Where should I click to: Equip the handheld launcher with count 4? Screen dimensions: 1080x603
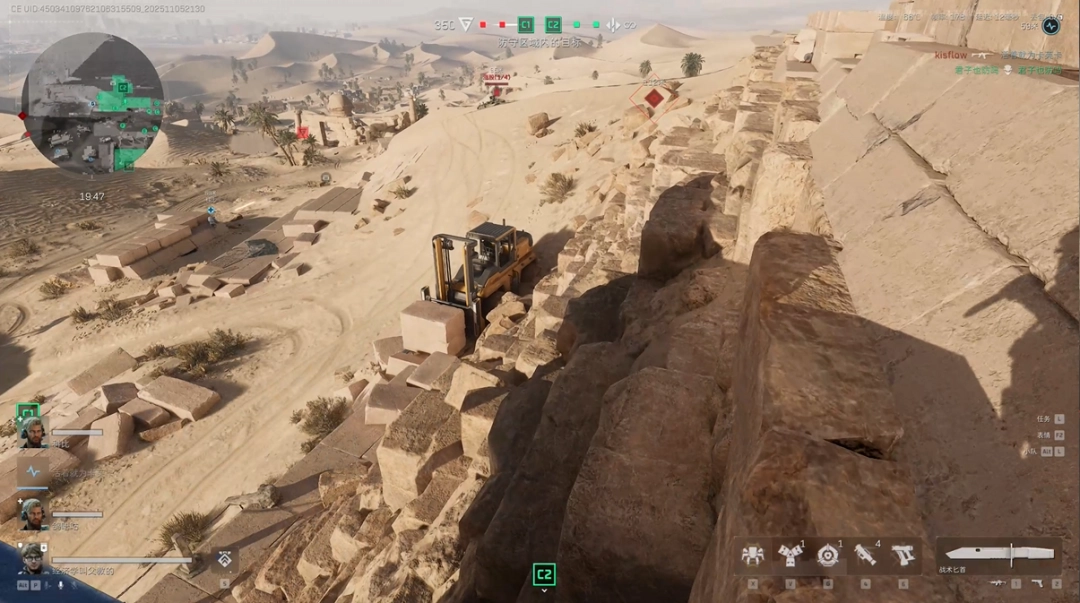tap(865, 556)
